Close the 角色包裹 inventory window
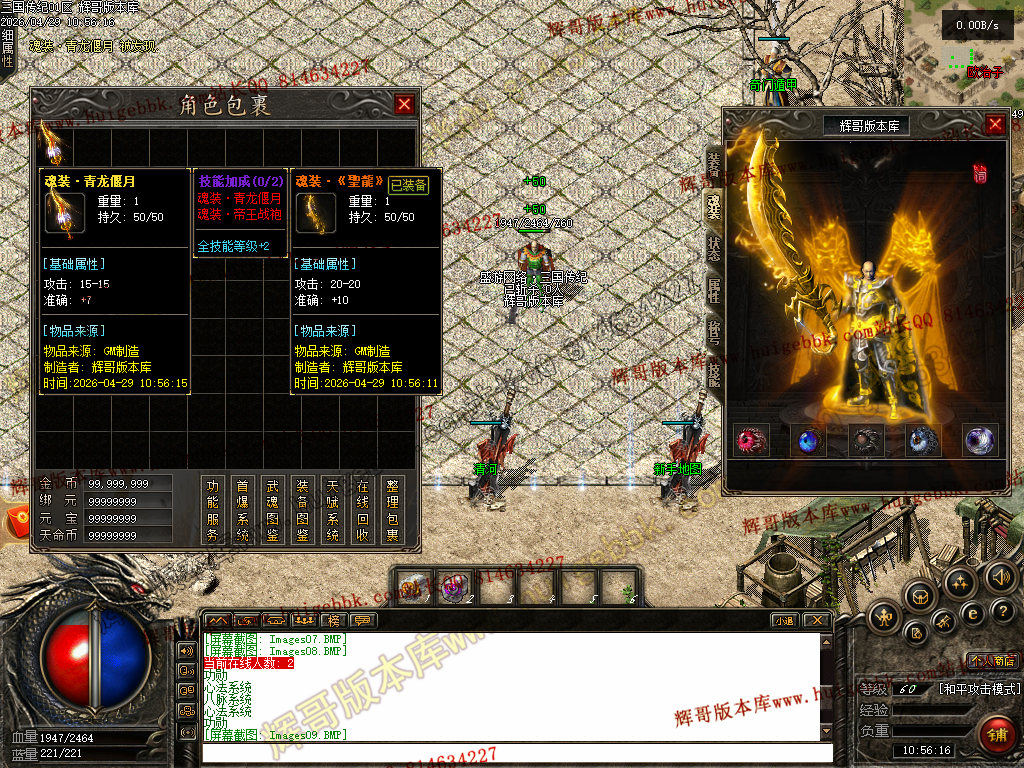1024x768 pixels. coord(404,104)
